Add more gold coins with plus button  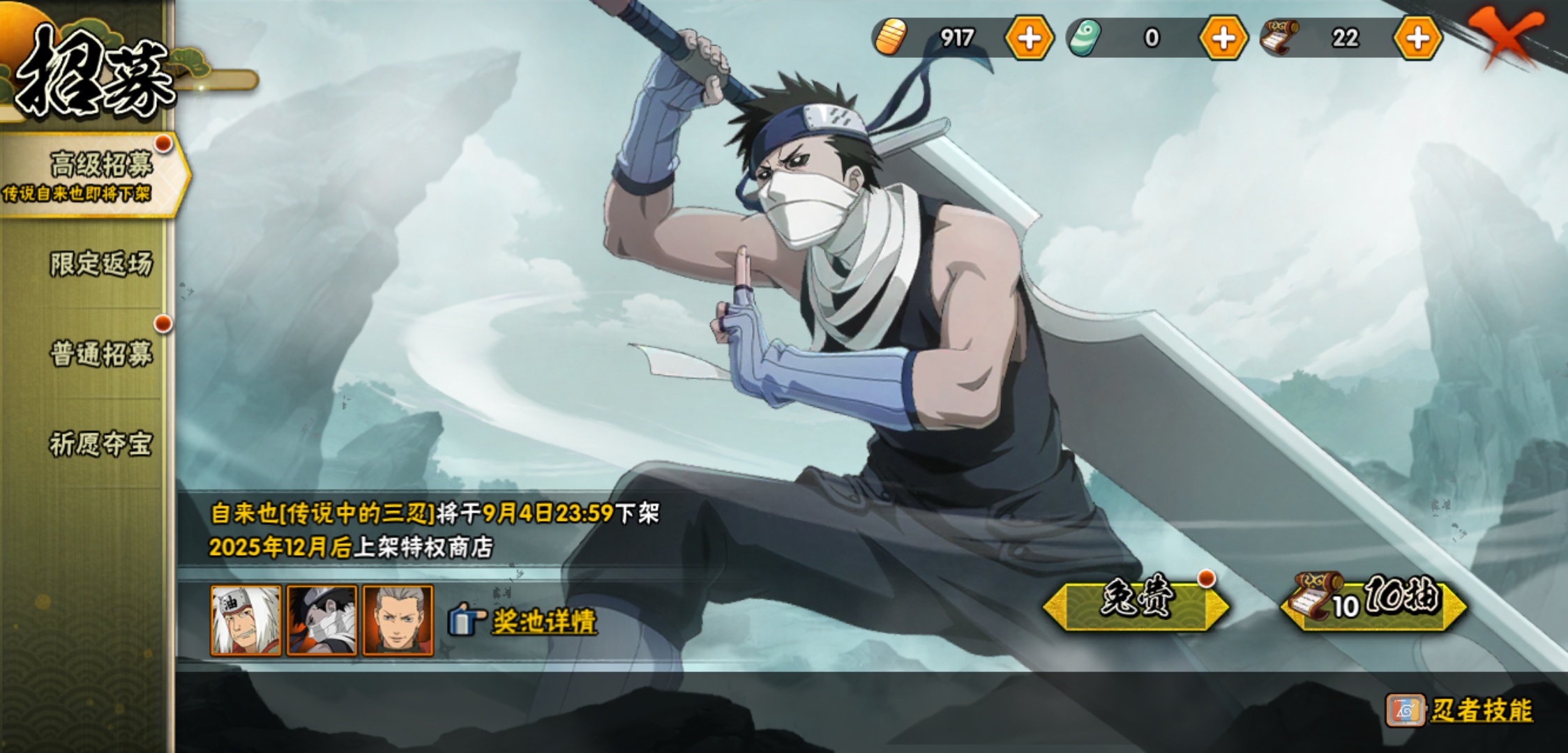[1029, 38]
